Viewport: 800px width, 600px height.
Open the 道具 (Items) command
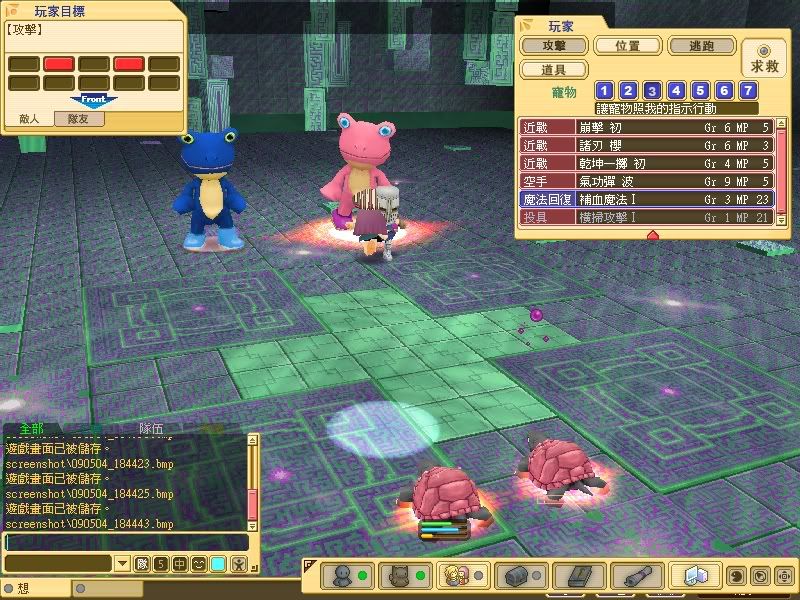coord(553,70)
